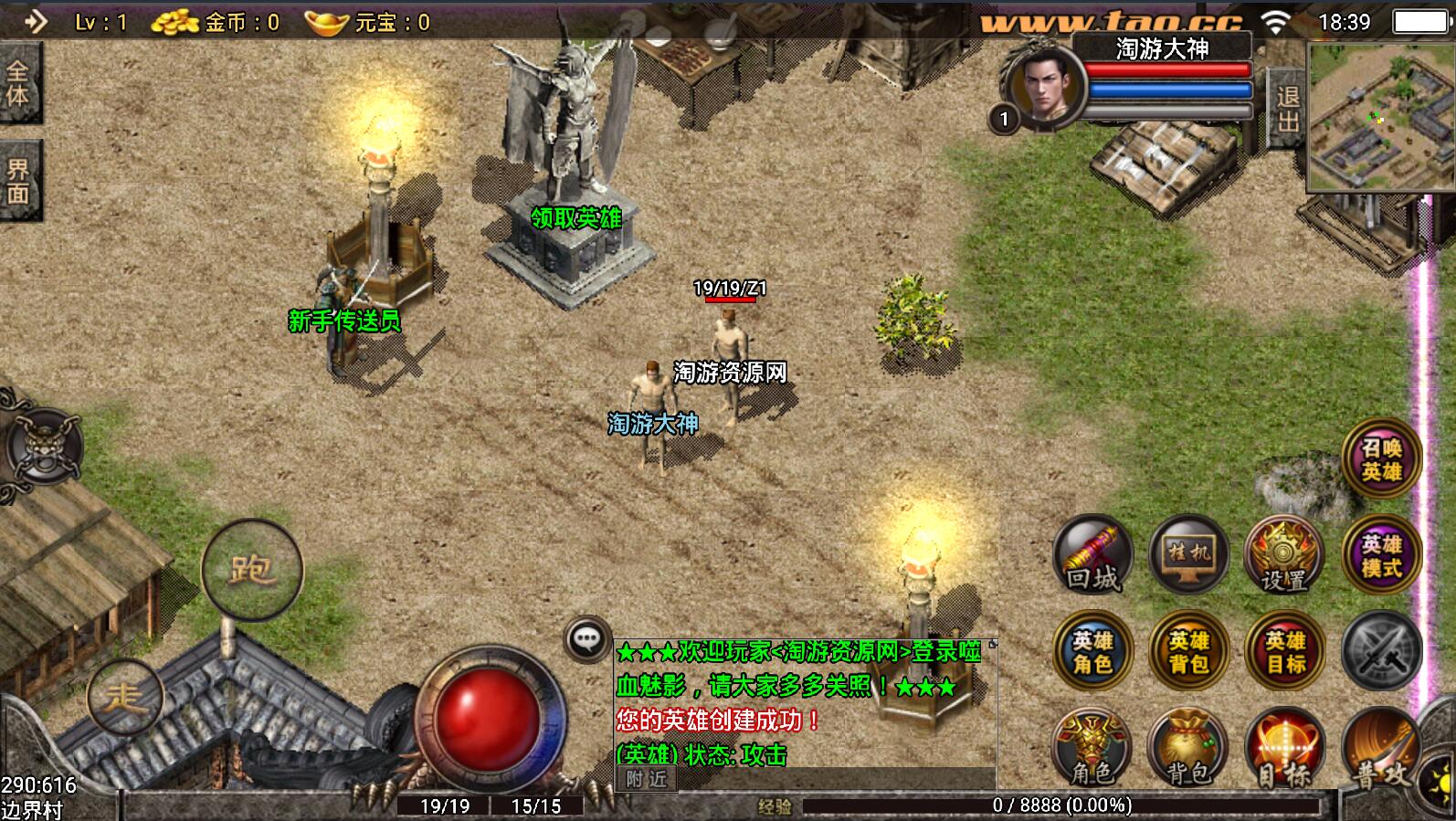Click the 退出 exit button
1456x821 pixels.
tap(1287, 110)
